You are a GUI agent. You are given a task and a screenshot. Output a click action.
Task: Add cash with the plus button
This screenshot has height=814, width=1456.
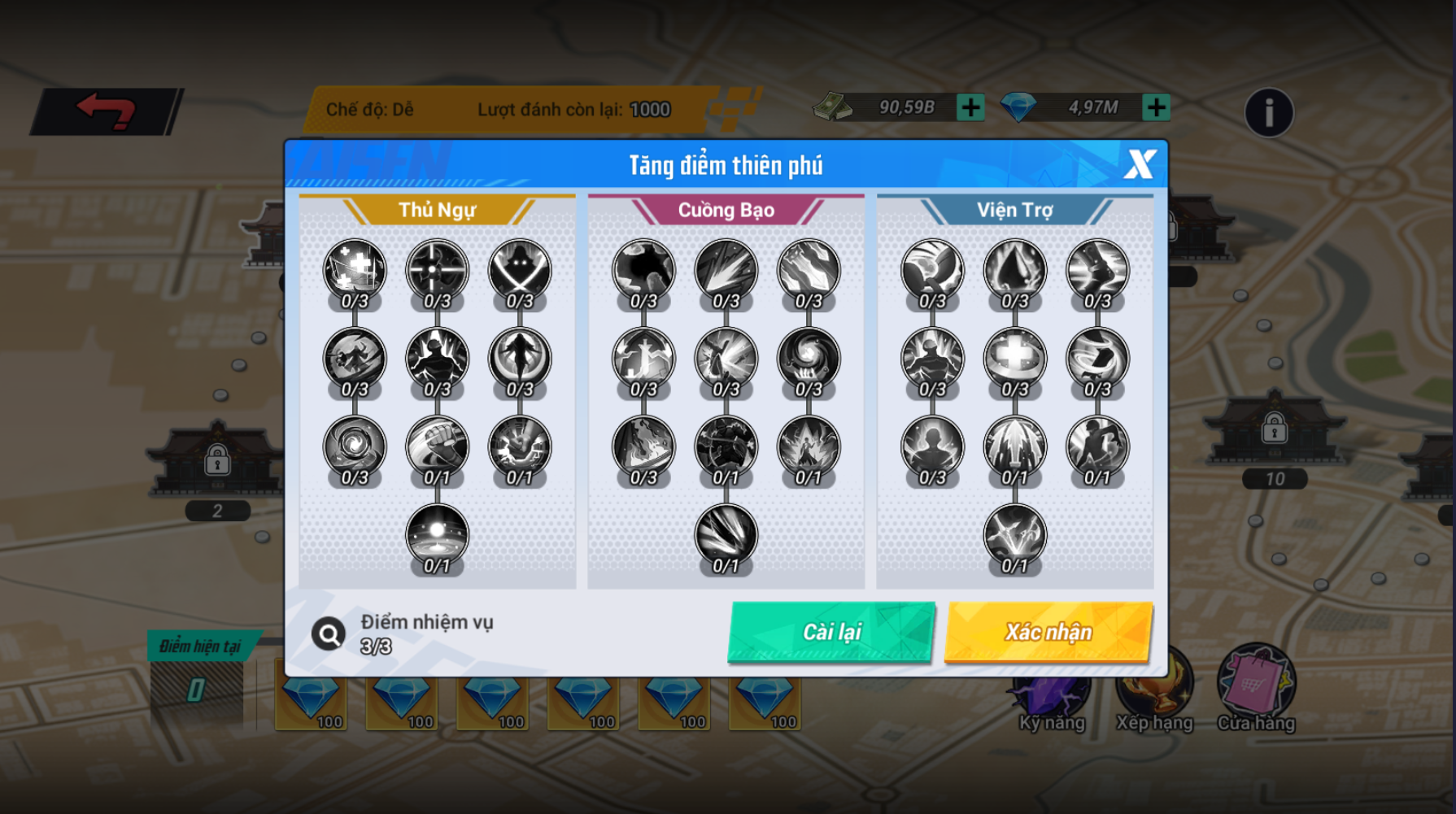click(970, 107)
